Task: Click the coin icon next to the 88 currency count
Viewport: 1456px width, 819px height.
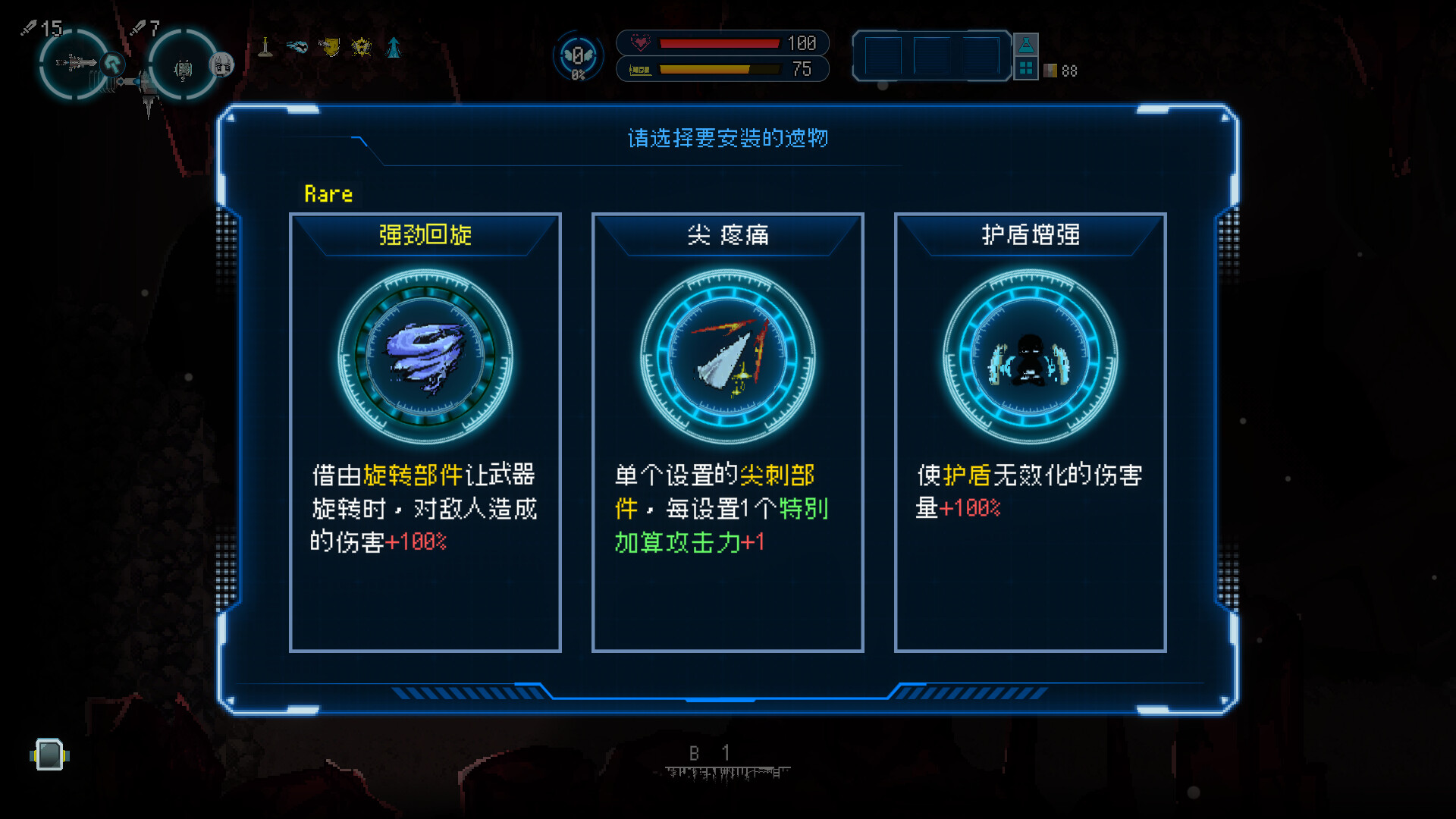Action: tap(1050, 71)
